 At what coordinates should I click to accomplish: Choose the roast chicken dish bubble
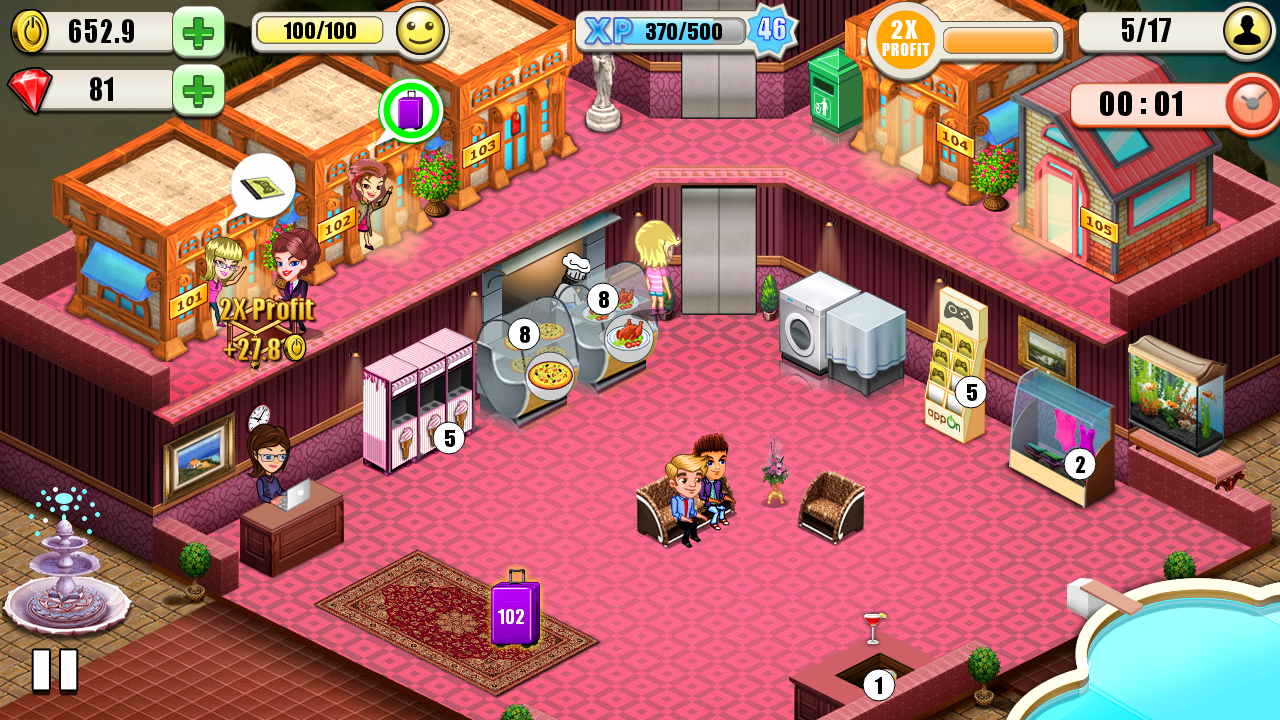pos(629,337)
